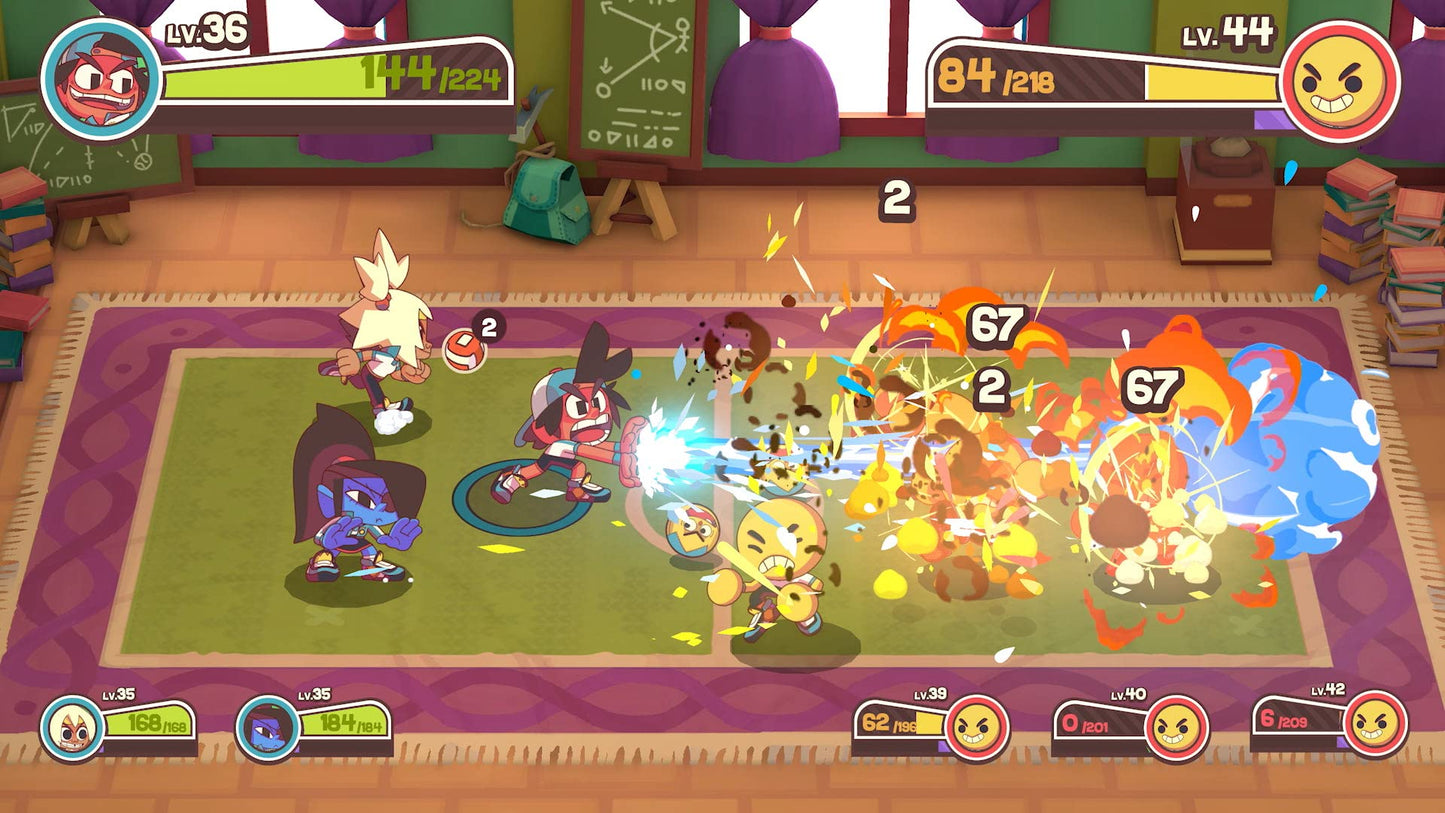Select the Lv.39 enemy grin icon
Image resolution: width=1445 pixels, height=813 pixels.
pos(976,727)
